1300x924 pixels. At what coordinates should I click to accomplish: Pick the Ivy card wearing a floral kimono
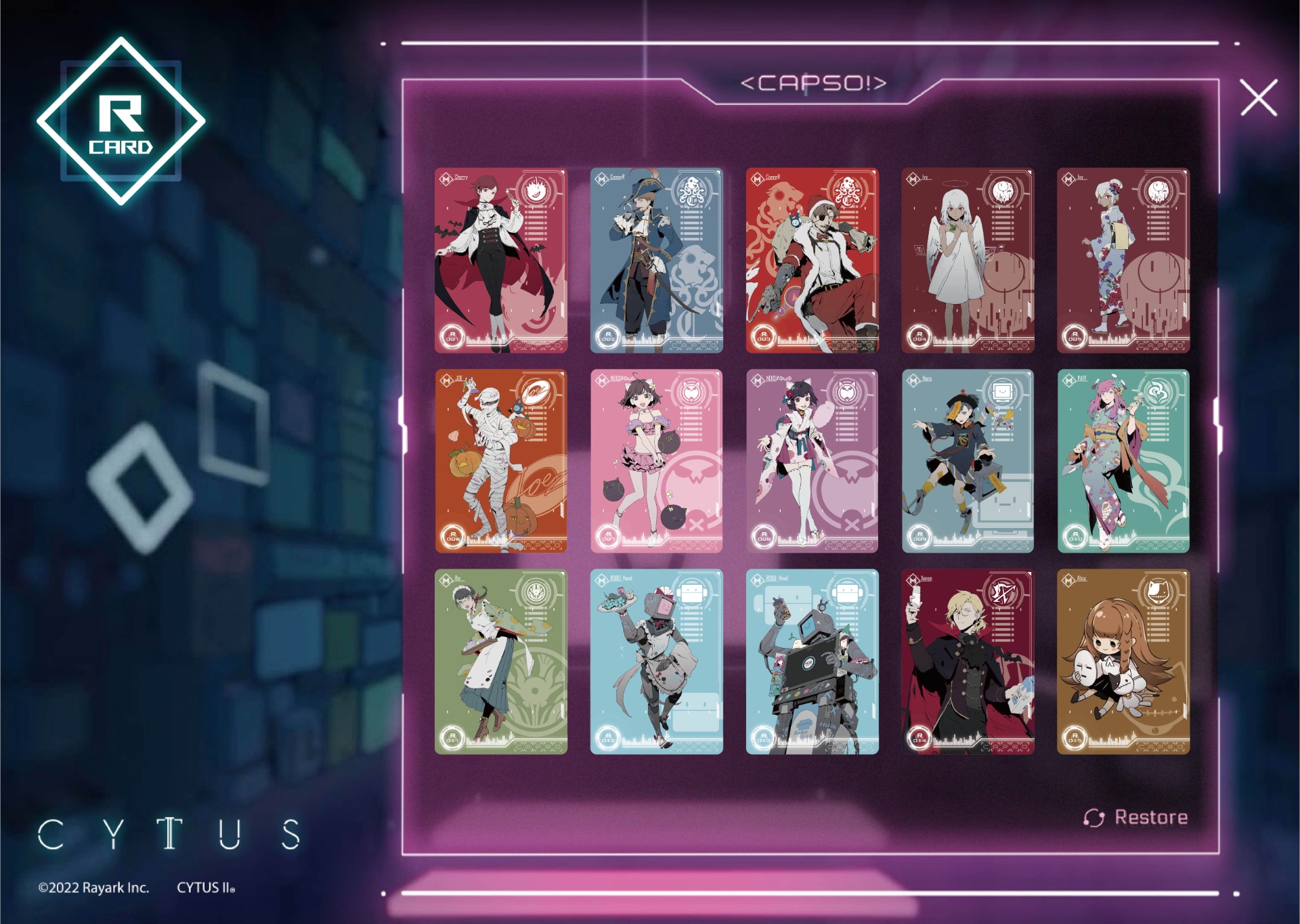pos(1123,261)
